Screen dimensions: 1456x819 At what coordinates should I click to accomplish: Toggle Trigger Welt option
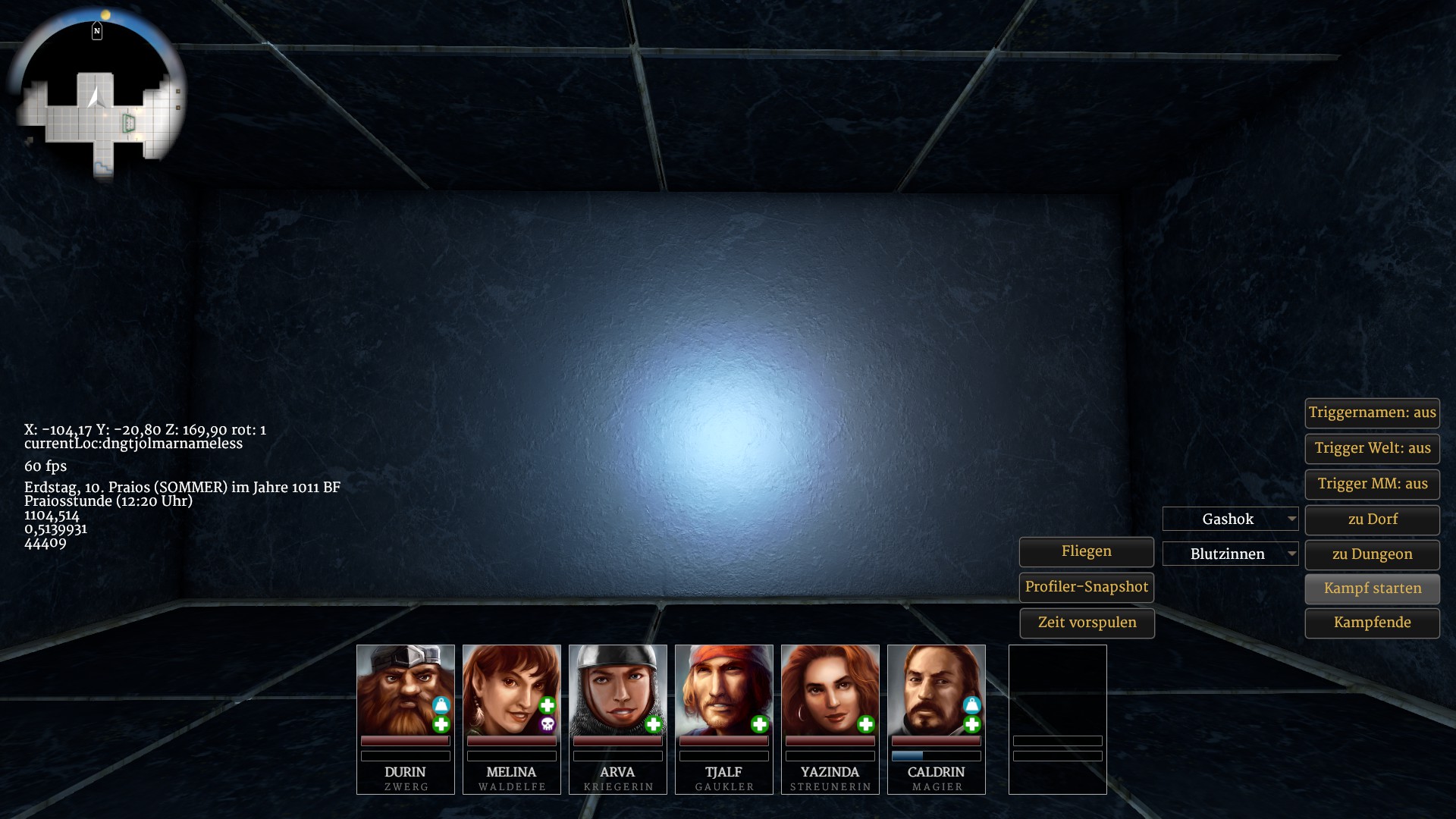click(1372, 448)
